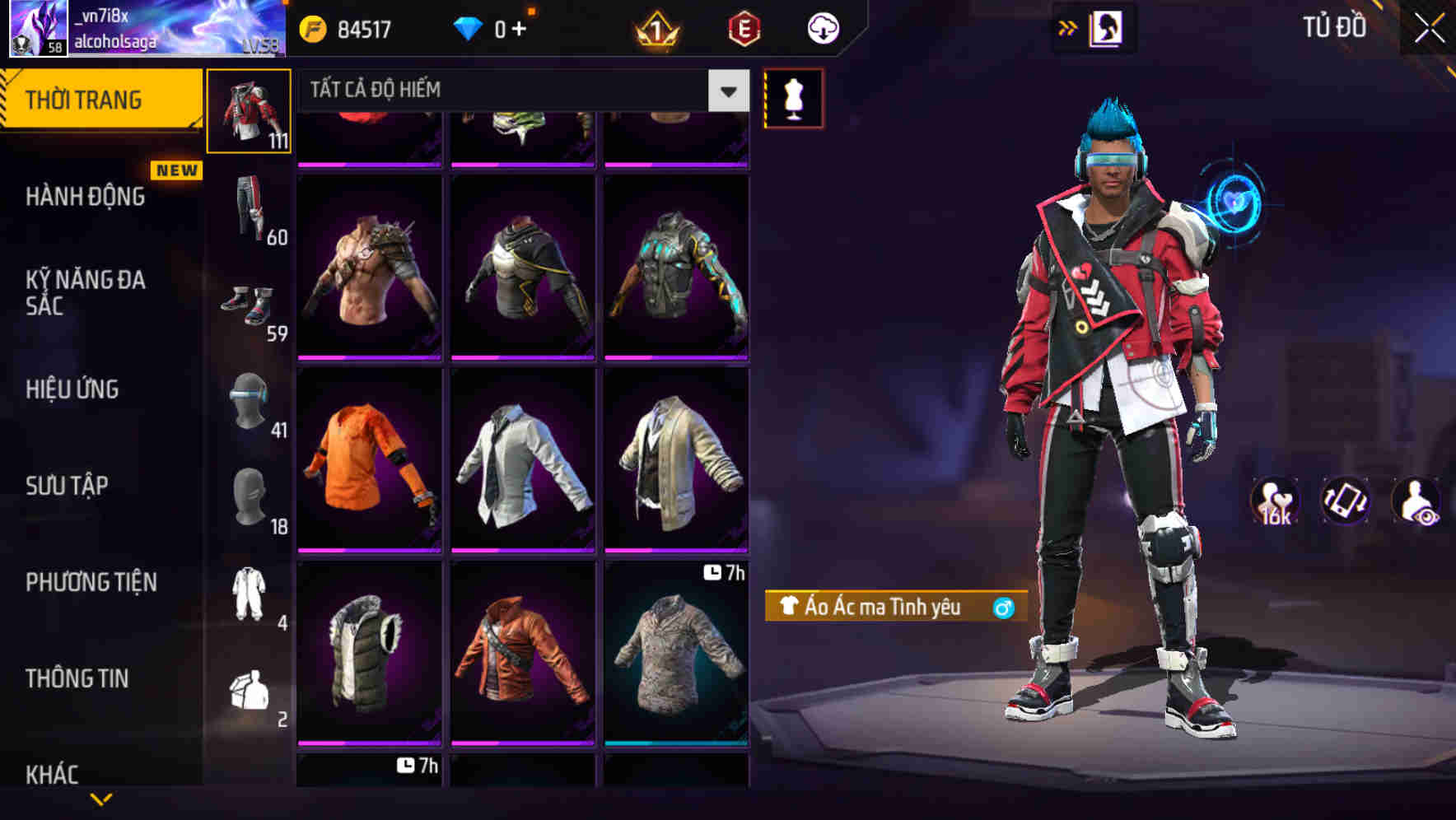Click the diamond currency icon
This screenshot has height=820, width=1456.
tap(469, 27)
